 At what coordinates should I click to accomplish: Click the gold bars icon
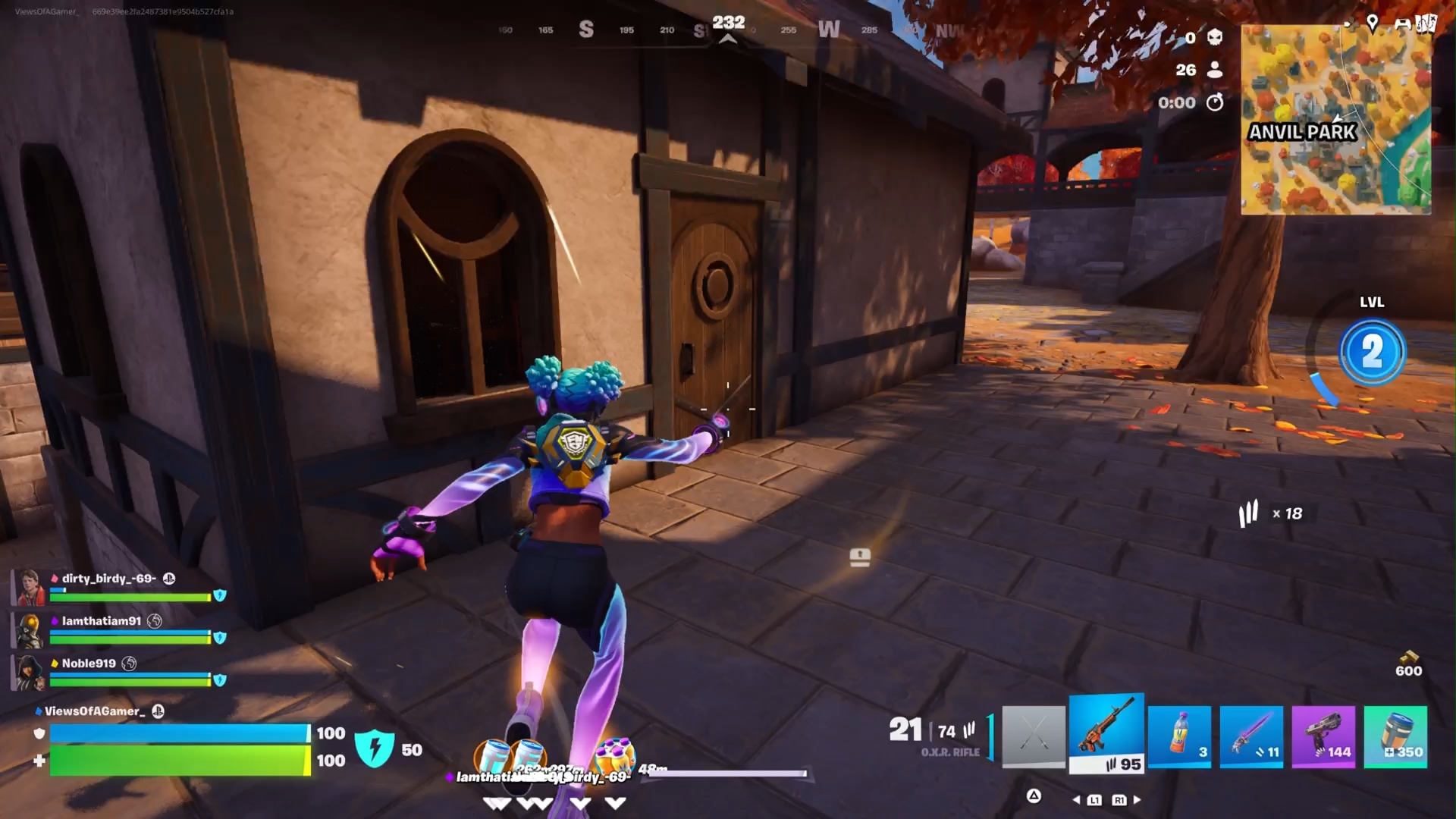click(1408, 657)
